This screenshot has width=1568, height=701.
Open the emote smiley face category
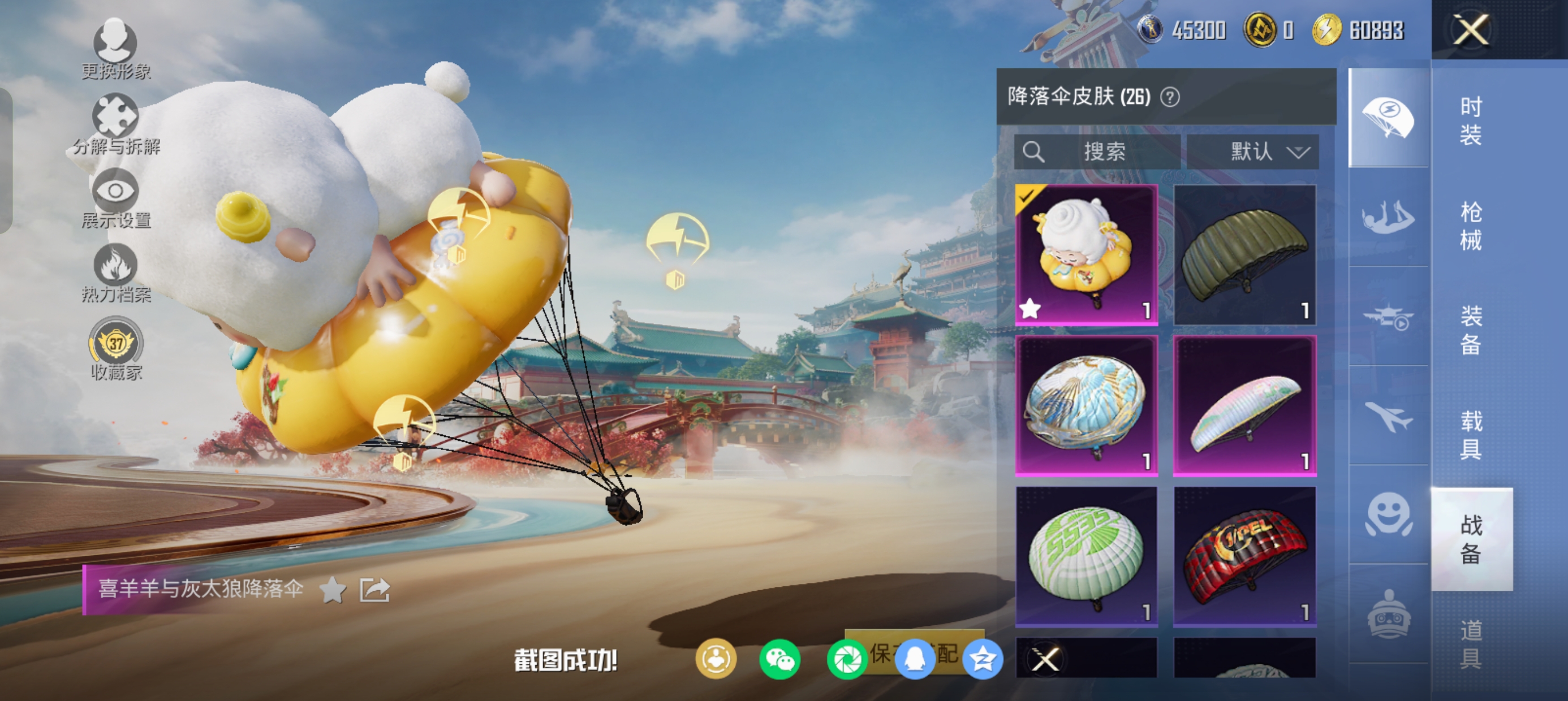pos(1389,514)
